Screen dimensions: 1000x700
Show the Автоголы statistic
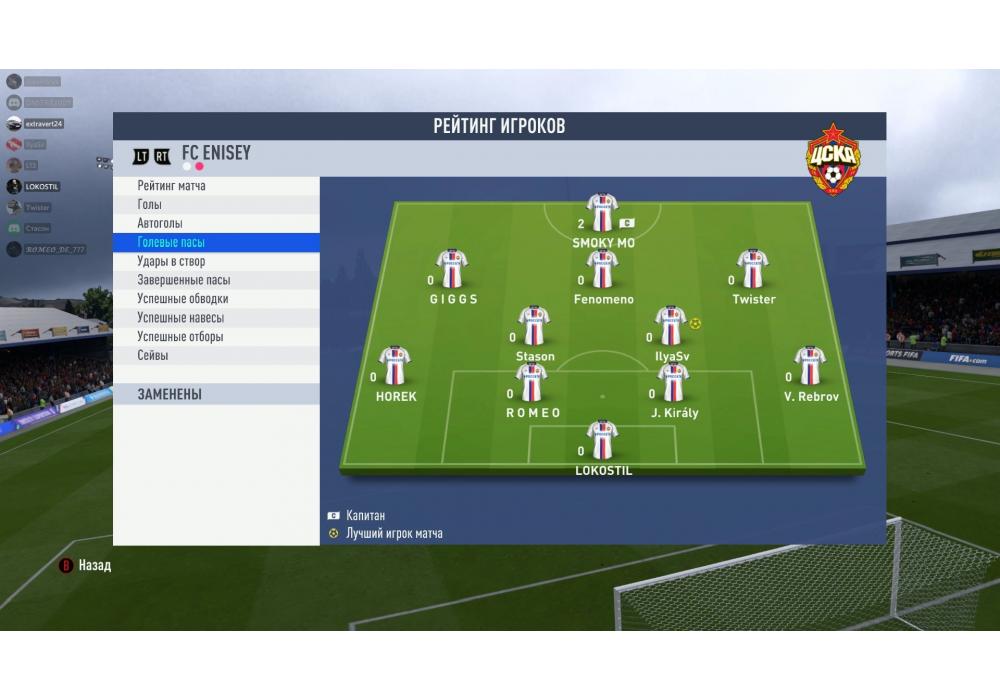[160, 224]
